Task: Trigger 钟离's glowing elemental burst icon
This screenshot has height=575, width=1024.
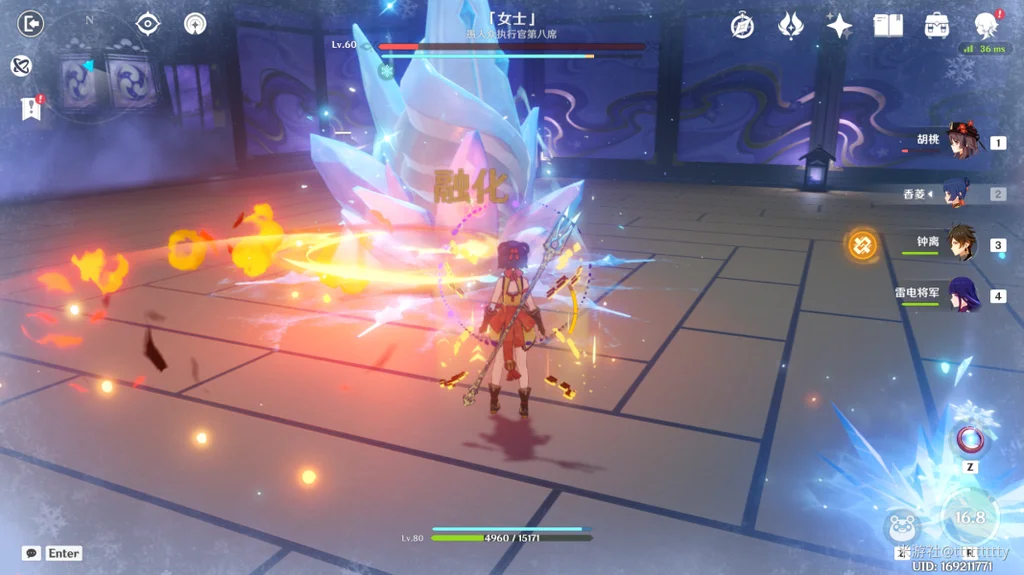Action: coord(862,244)
